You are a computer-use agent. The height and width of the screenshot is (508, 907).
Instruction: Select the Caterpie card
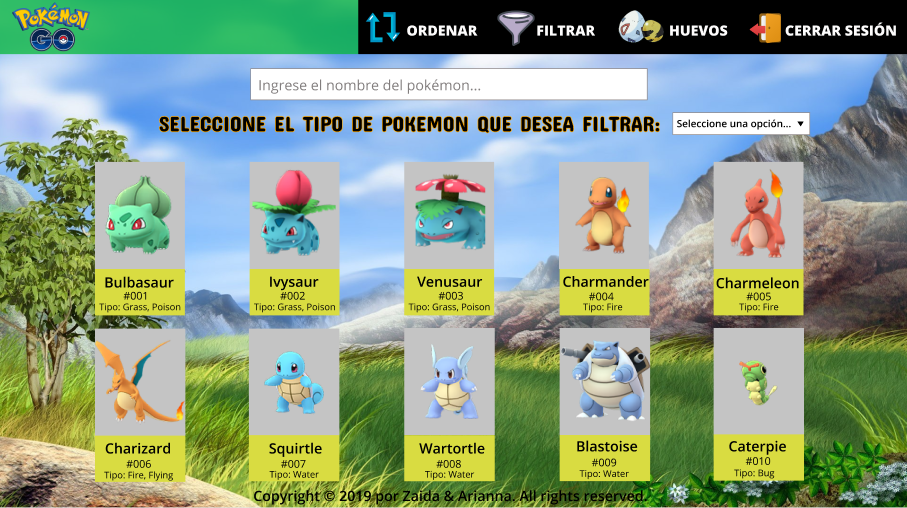coord(758,403)
